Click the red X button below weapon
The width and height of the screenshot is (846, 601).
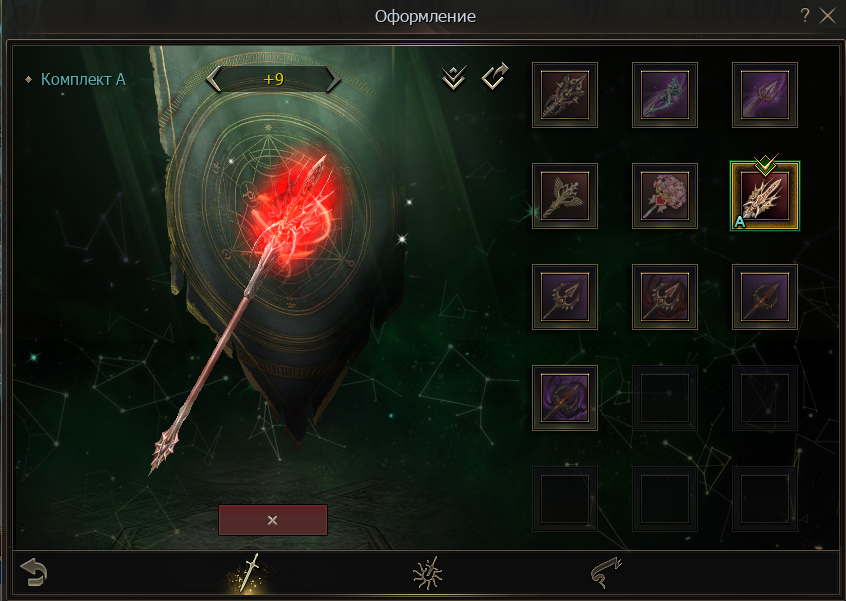point(272,520)
